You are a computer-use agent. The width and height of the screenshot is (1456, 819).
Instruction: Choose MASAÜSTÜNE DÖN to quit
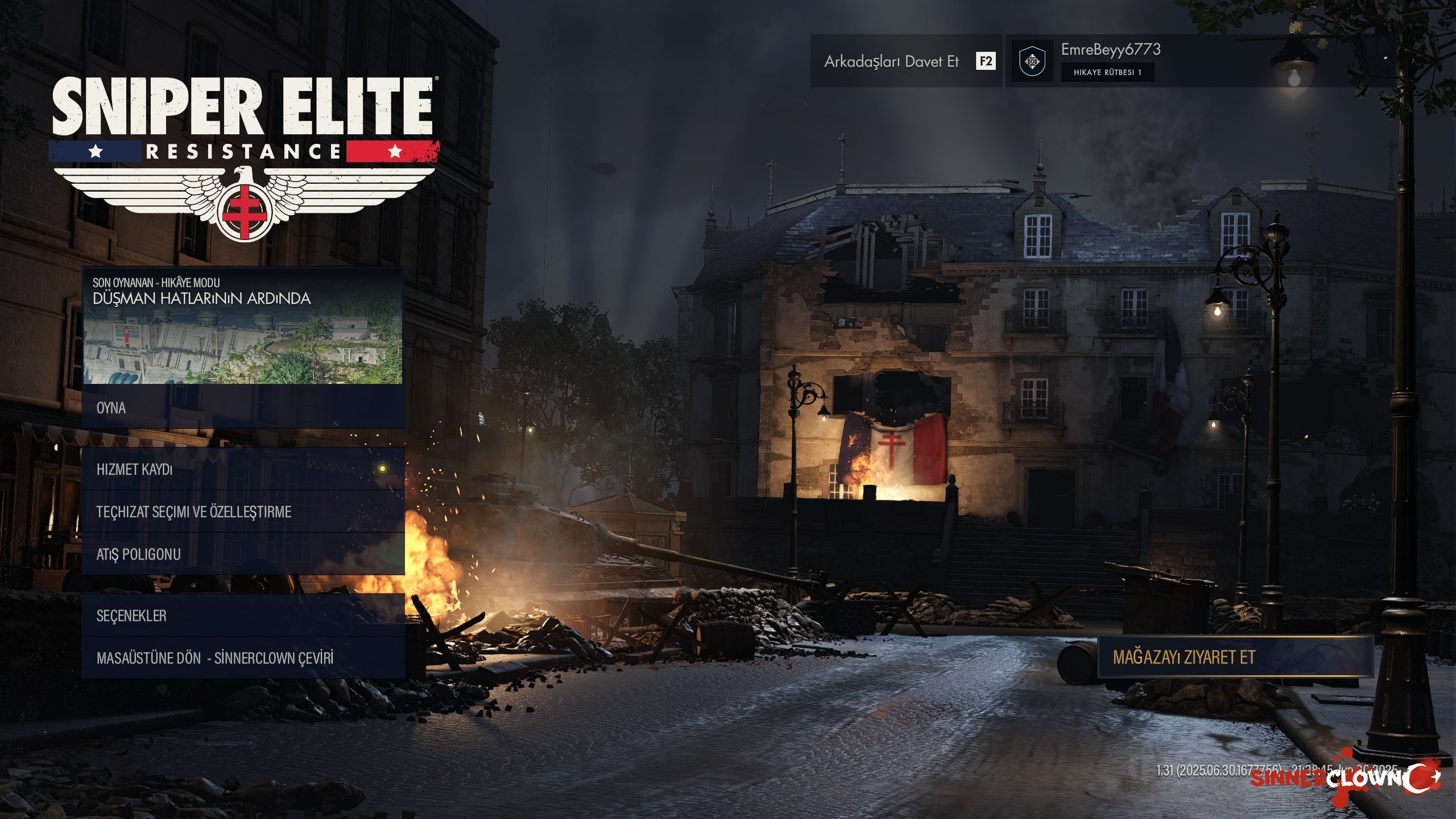pos(243,658)
